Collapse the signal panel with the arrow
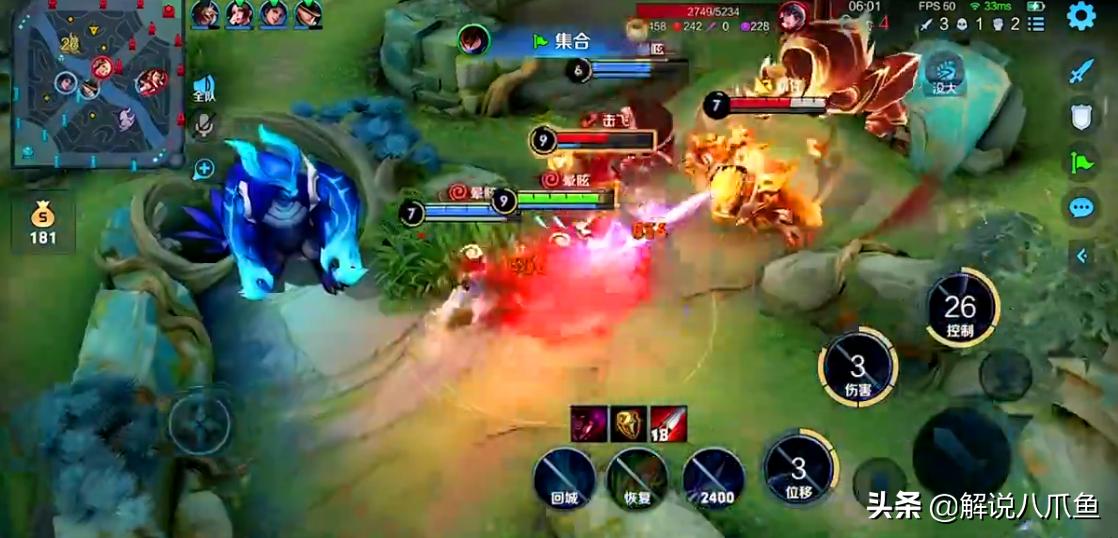Viewport: 1118px width, 538px height. [x=1081, y=256]
